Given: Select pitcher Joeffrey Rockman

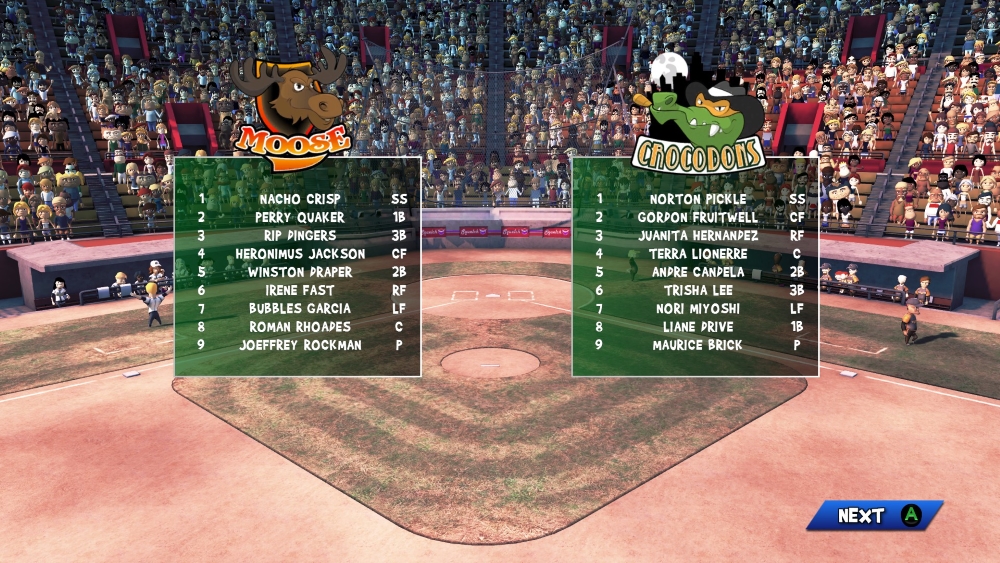Looking at the screenshot, I should coord(300,345).
